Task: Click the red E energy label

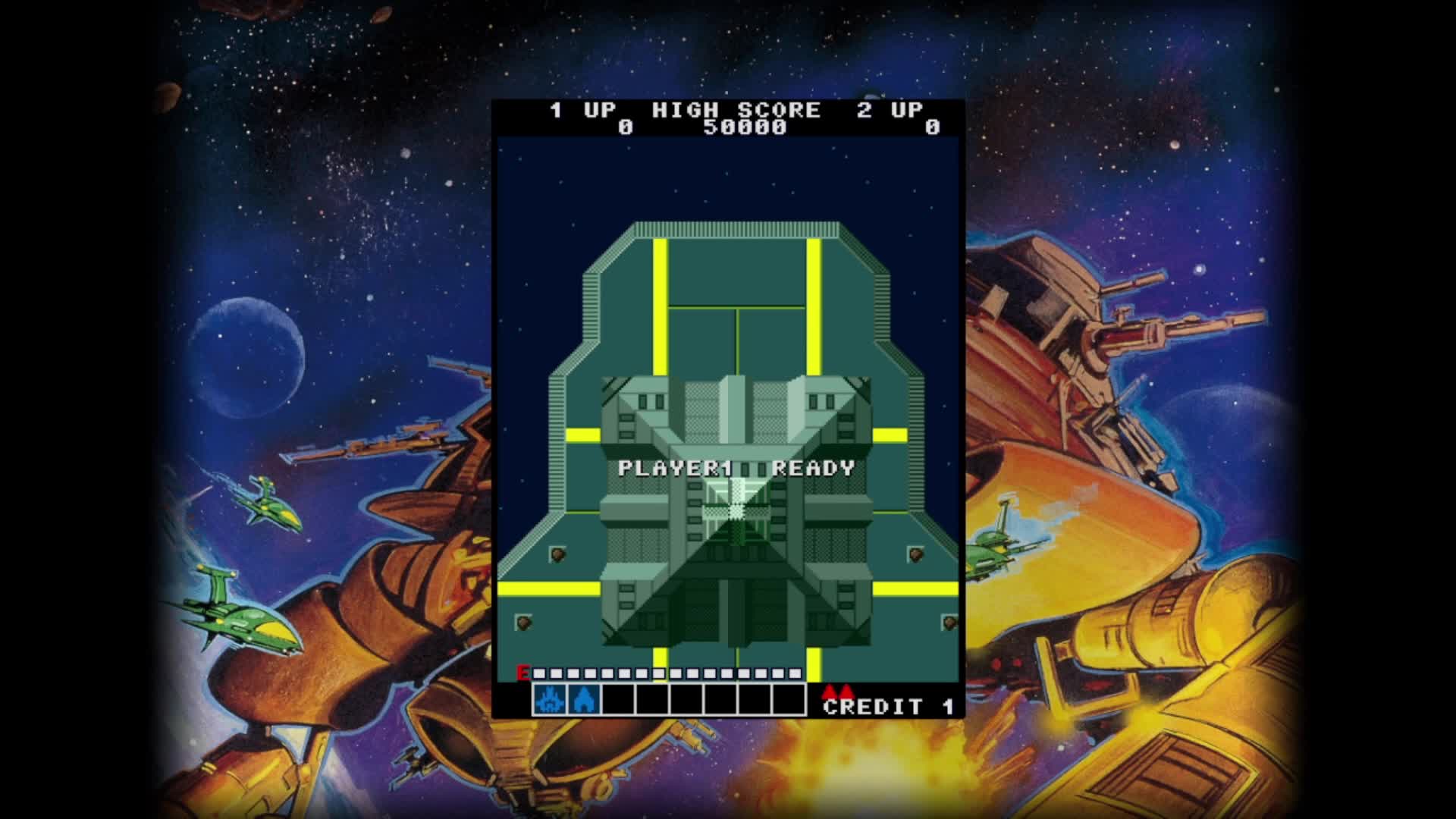Action: (523, 673)
